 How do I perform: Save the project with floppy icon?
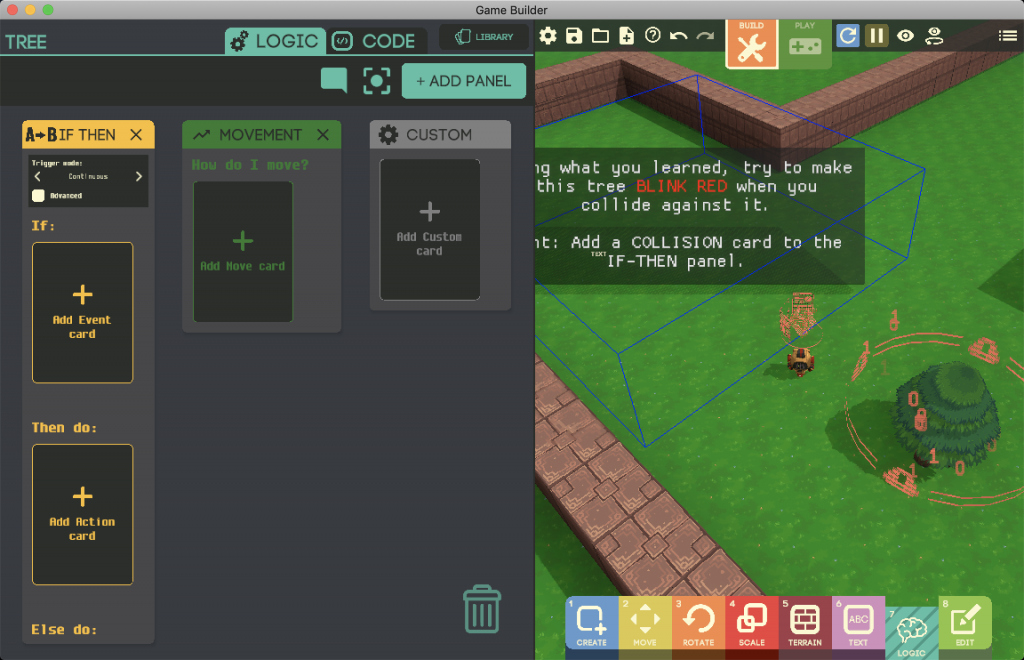pyautogui.click(x=574, y=36)
